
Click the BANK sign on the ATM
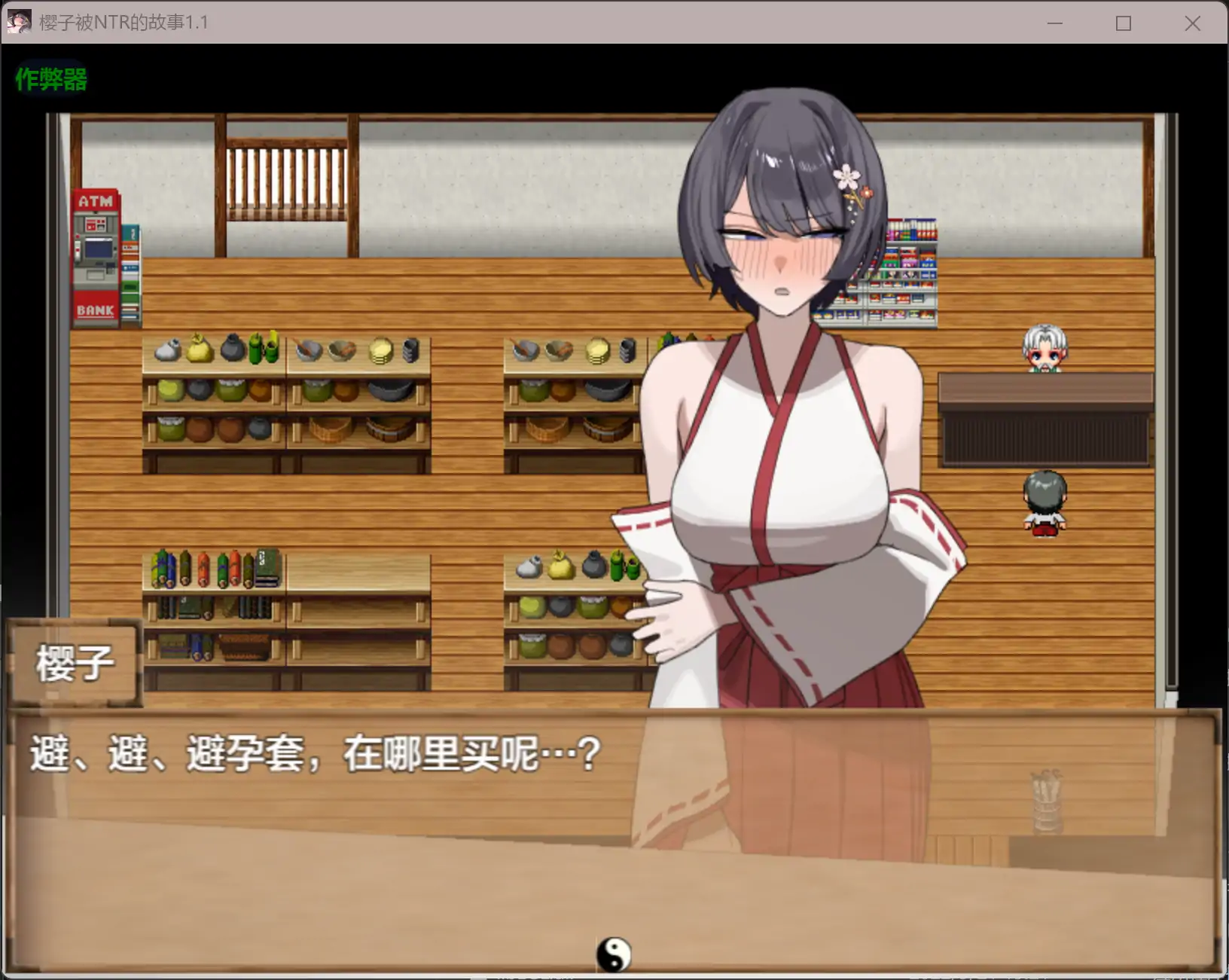coord(95,309)
